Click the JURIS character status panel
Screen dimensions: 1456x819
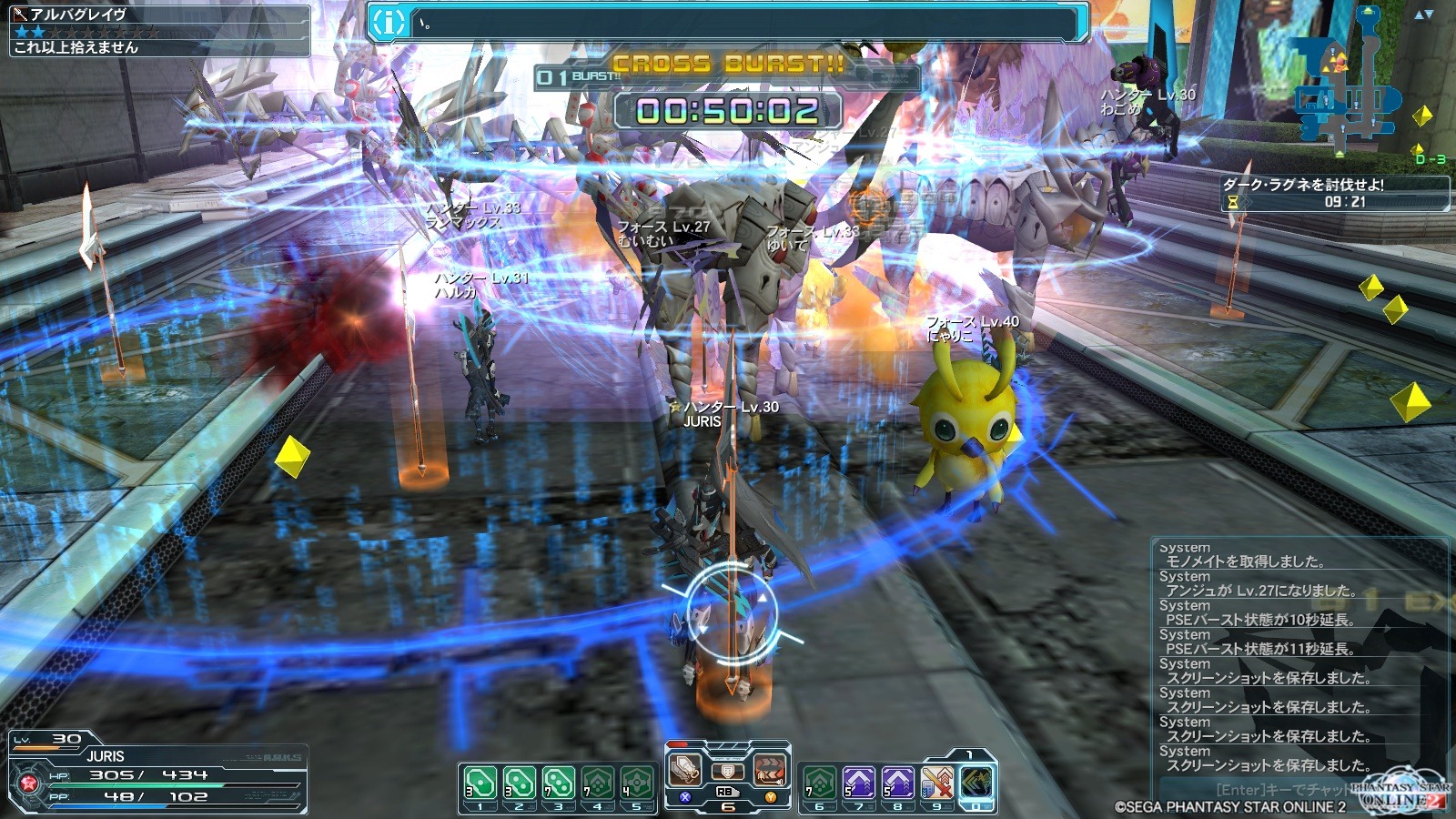[157, 773]
